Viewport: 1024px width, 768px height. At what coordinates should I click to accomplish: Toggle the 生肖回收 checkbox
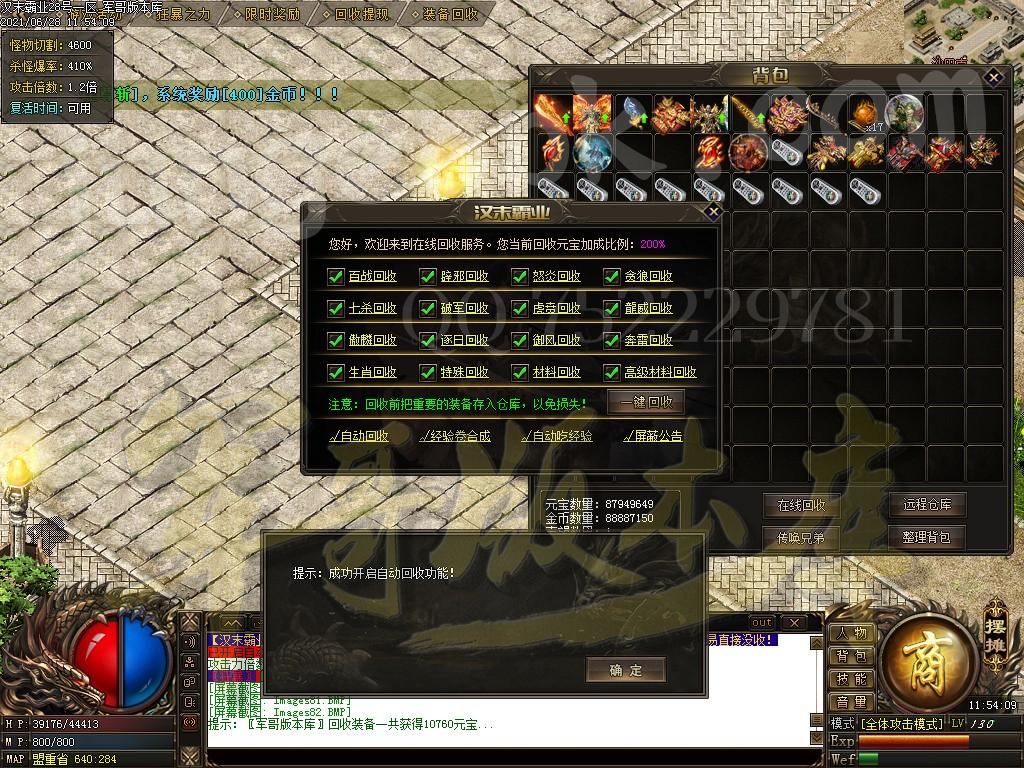pyautogui.click(x=336, y=372)
